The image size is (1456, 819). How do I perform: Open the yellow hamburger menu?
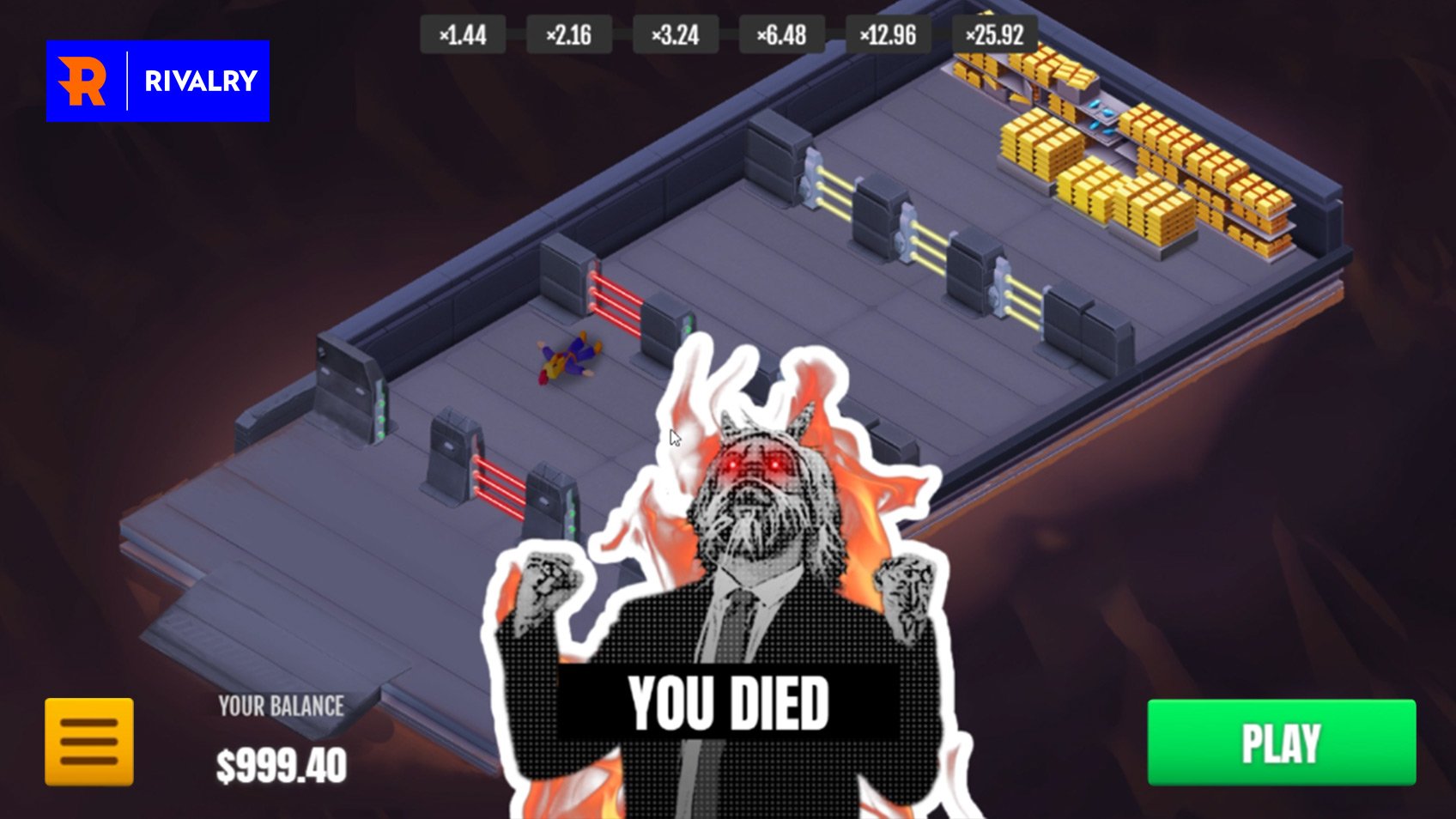point(89,742)
